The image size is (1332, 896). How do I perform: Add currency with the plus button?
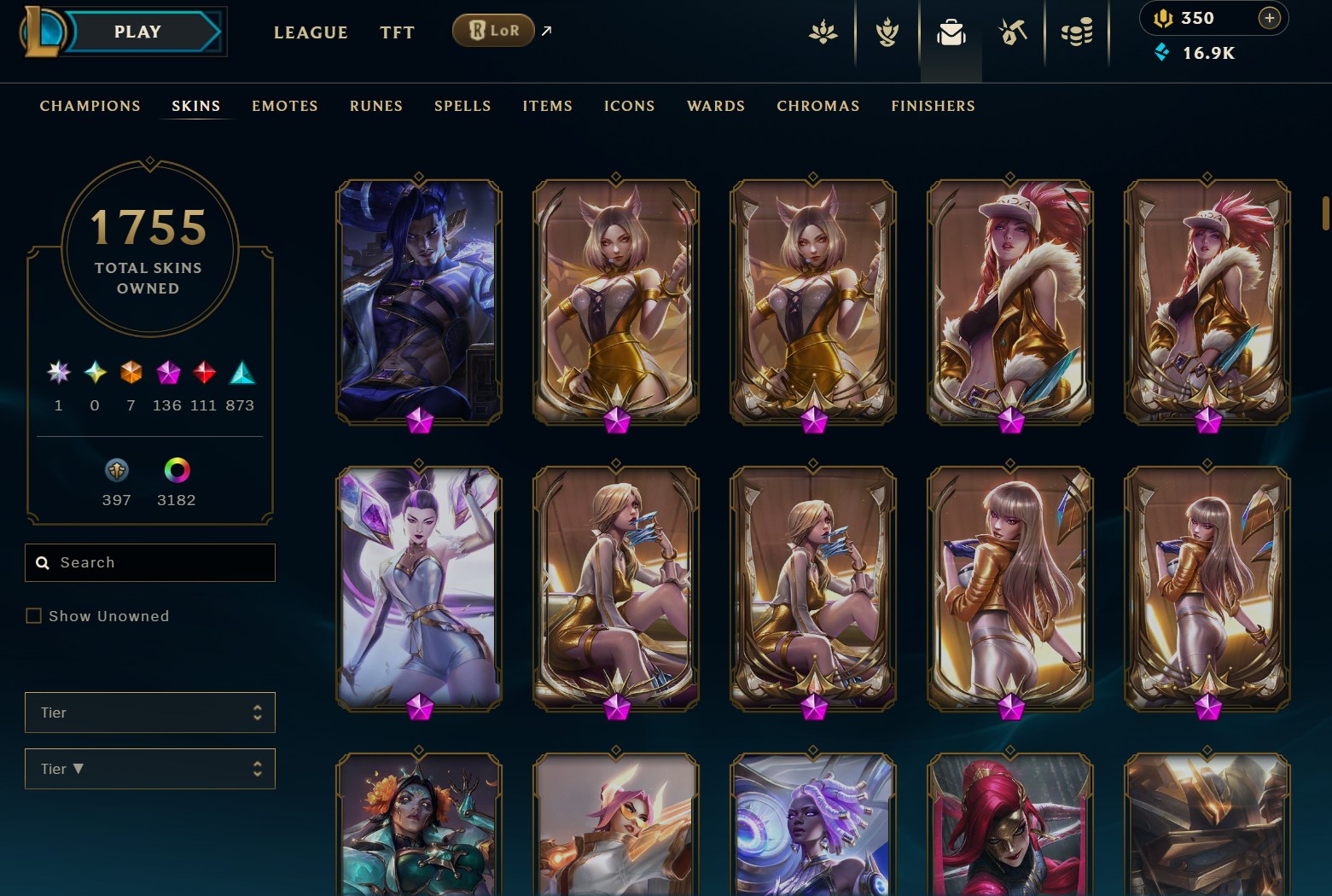tap(1269, 18)
